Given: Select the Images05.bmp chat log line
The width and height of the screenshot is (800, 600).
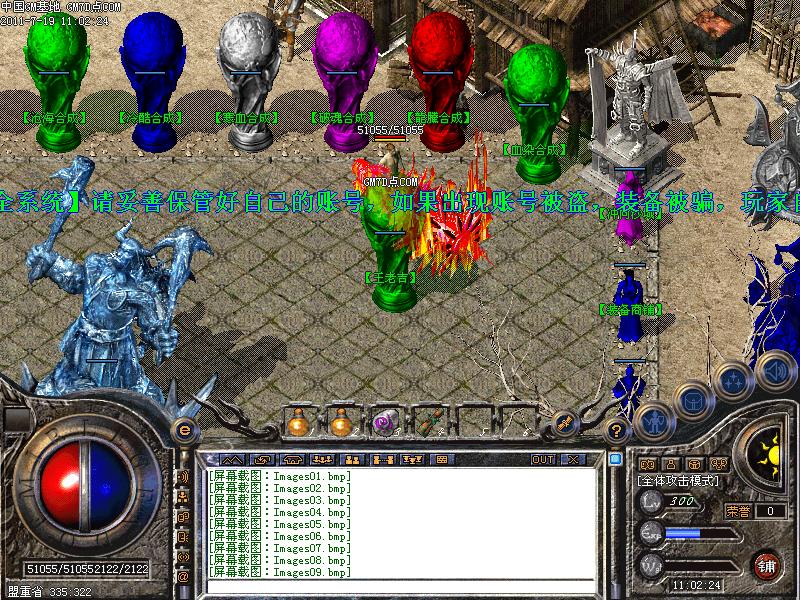Looking at the screenshot, I should coord(280,524).
